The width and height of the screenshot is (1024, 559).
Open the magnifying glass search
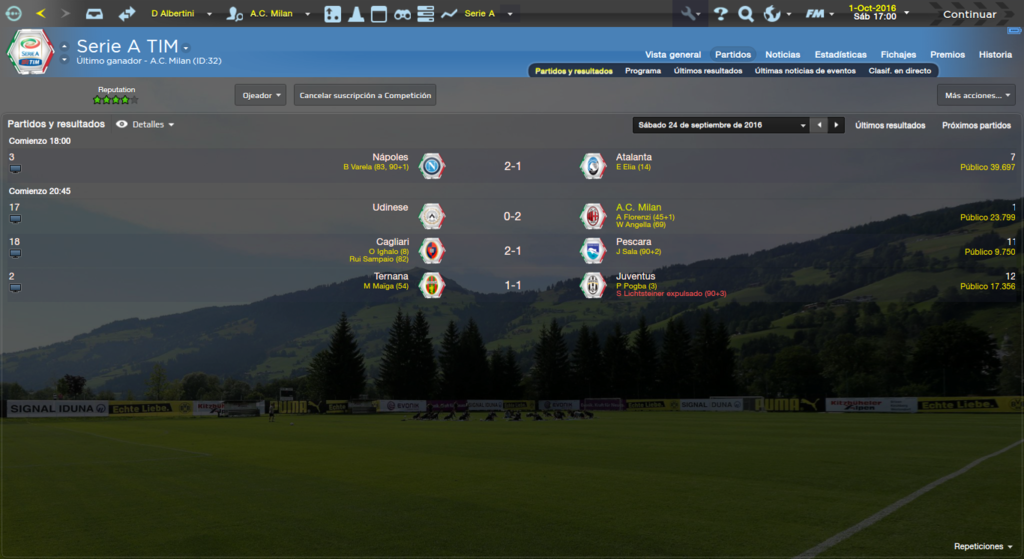coord(745,14)
